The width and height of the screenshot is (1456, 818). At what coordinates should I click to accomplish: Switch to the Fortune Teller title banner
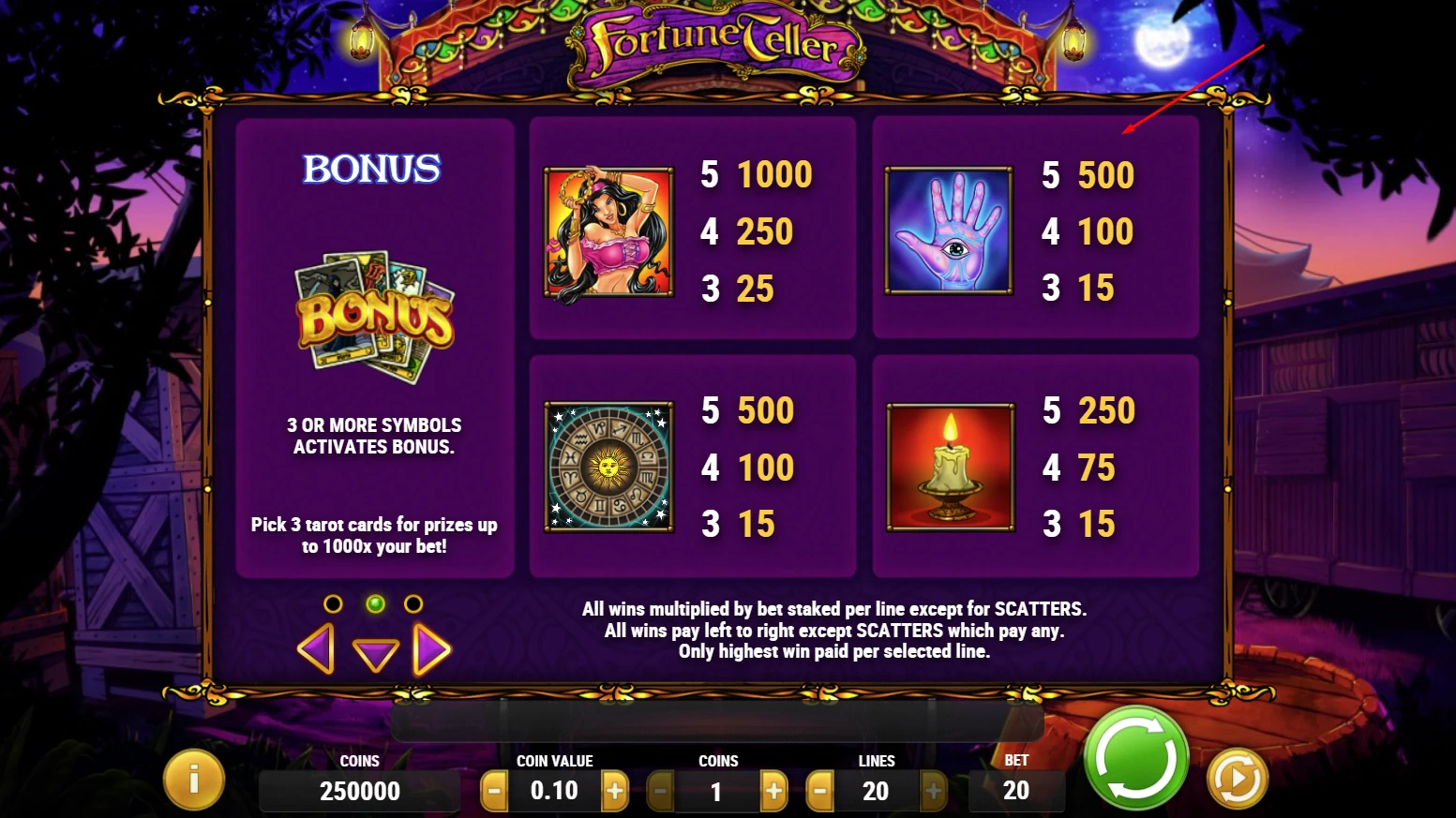[714, 44]
